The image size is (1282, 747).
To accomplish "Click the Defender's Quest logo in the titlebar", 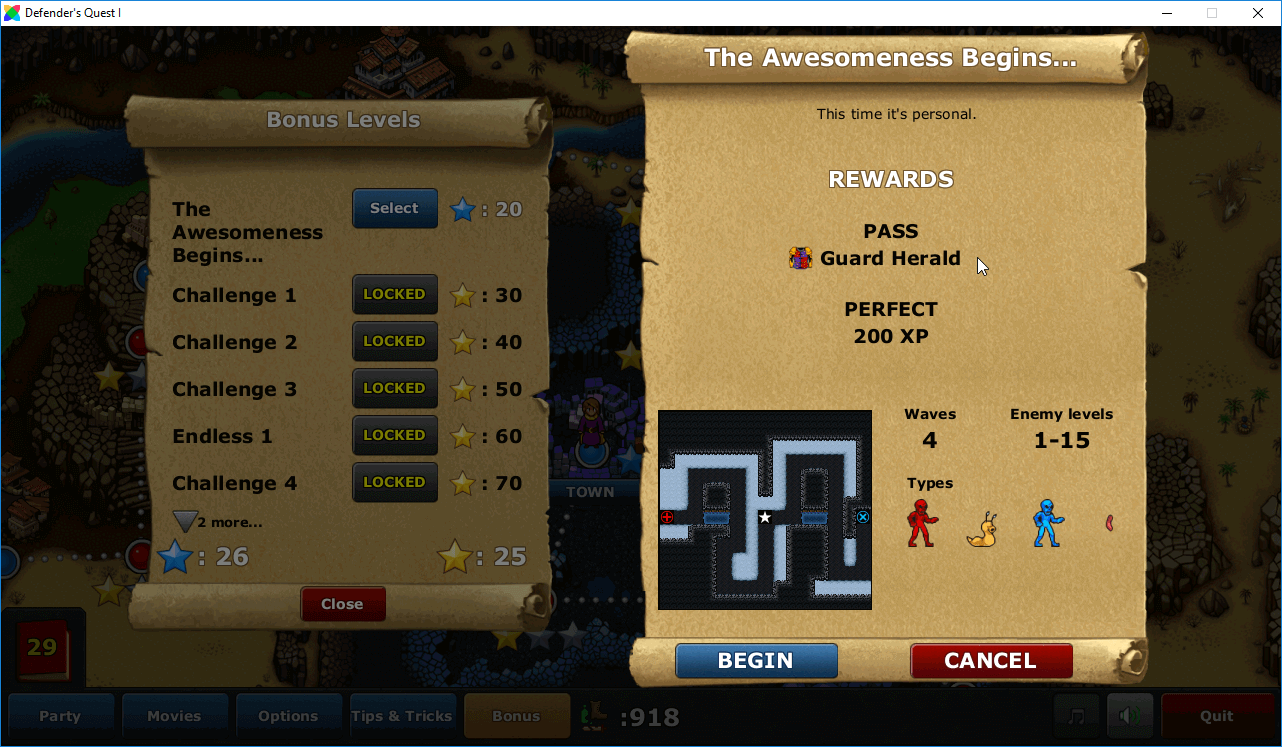I will click(x=12, y=13).
